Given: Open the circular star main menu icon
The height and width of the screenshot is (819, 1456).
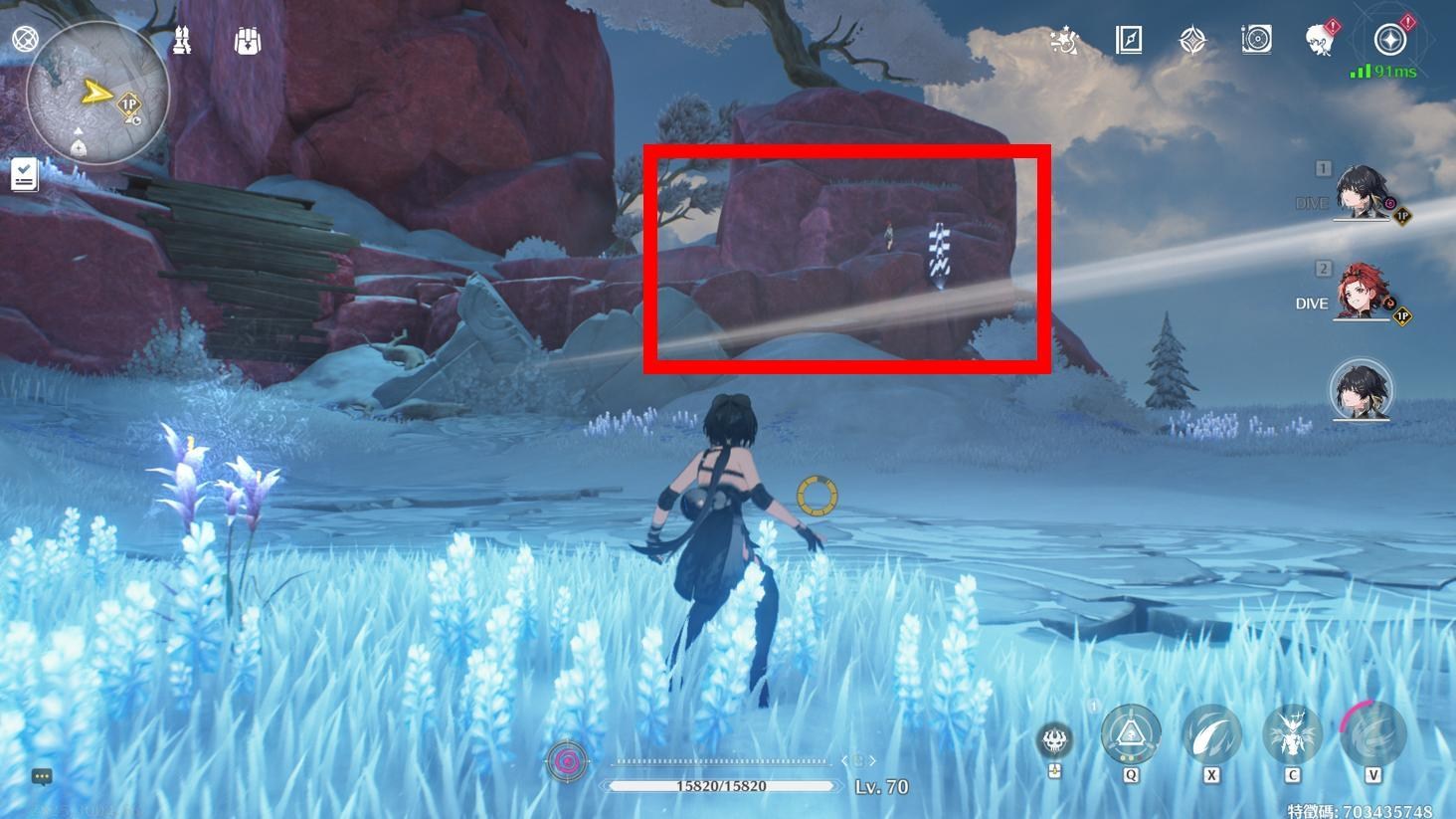Looking at the screenshot, I should tap(1389, 40).
